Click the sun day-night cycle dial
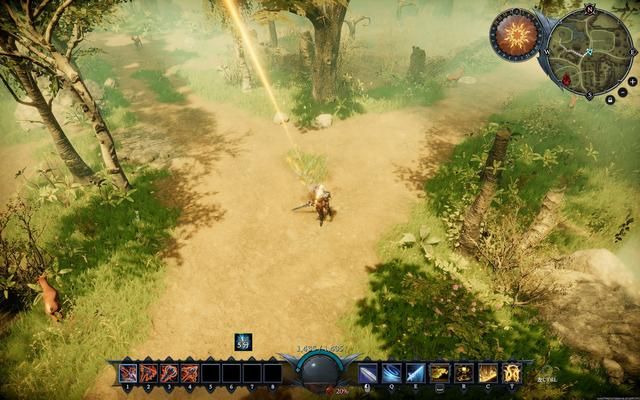This screenshot has width=640, height=400. [x=515, y=36]
